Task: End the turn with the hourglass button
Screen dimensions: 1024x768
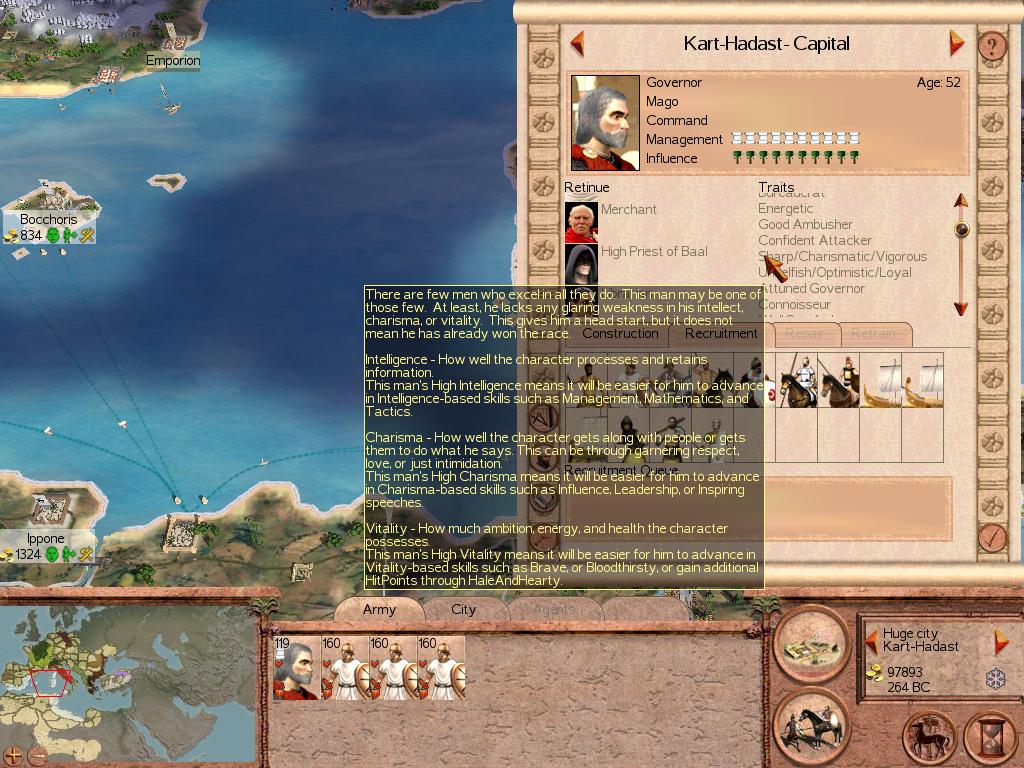Action: (x=989, y=738)
